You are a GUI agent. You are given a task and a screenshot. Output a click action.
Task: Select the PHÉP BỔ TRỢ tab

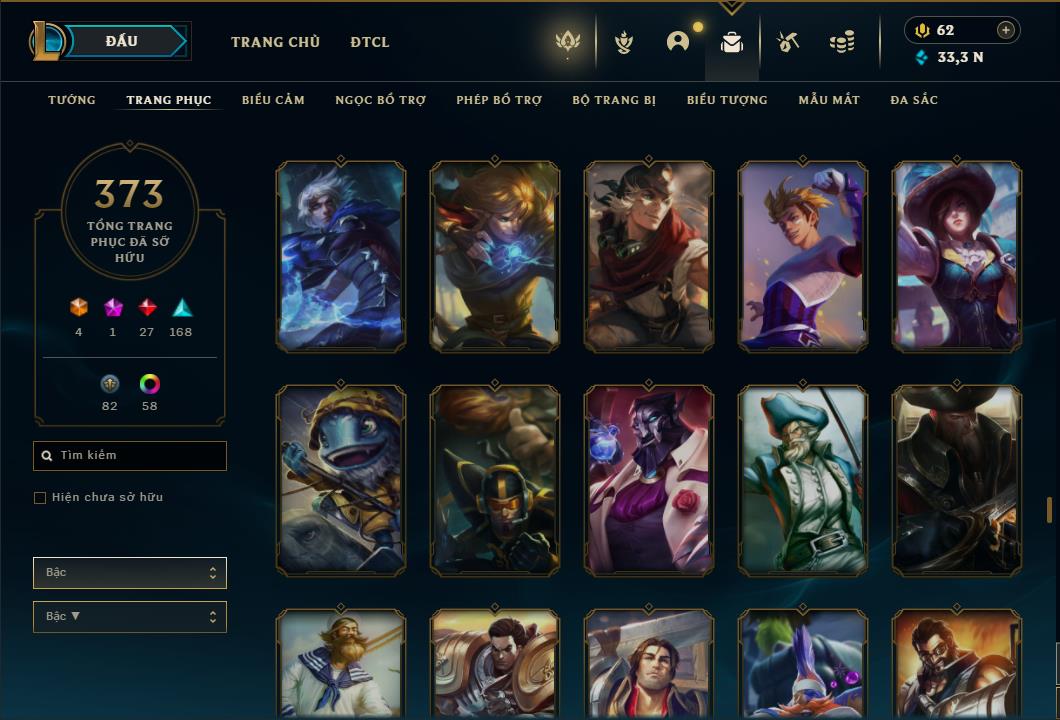[x=499, y=100]
